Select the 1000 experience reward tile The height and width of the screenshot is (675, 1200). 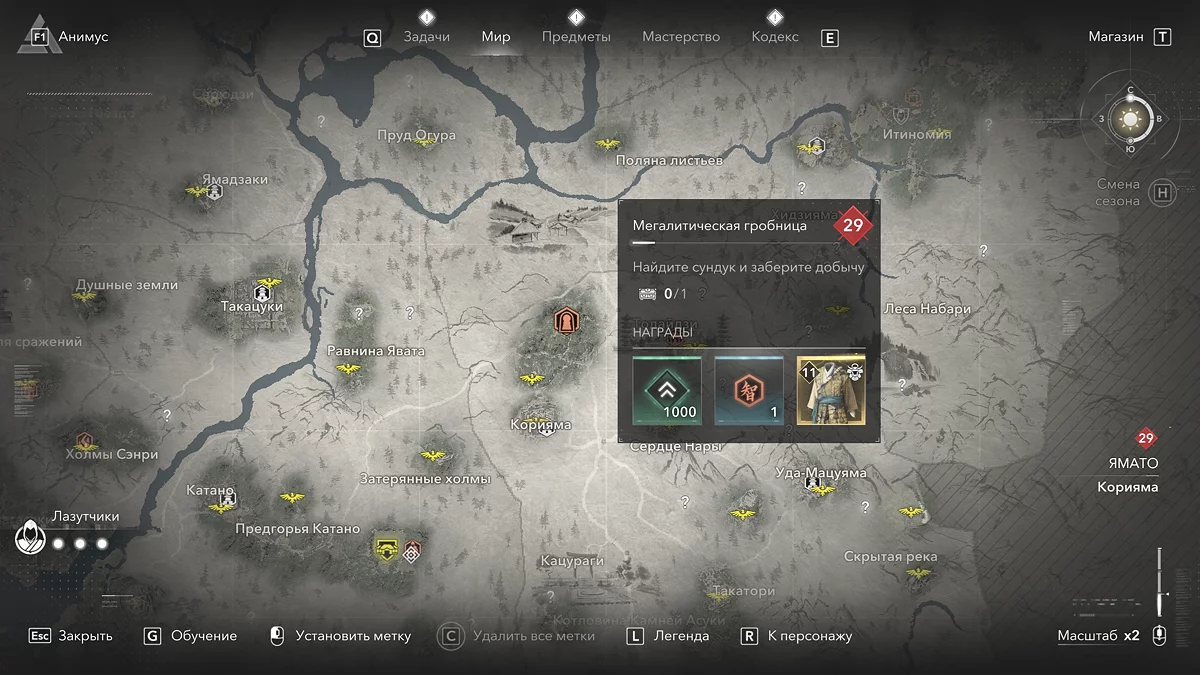pyautogui.click(x=667, y=390)
